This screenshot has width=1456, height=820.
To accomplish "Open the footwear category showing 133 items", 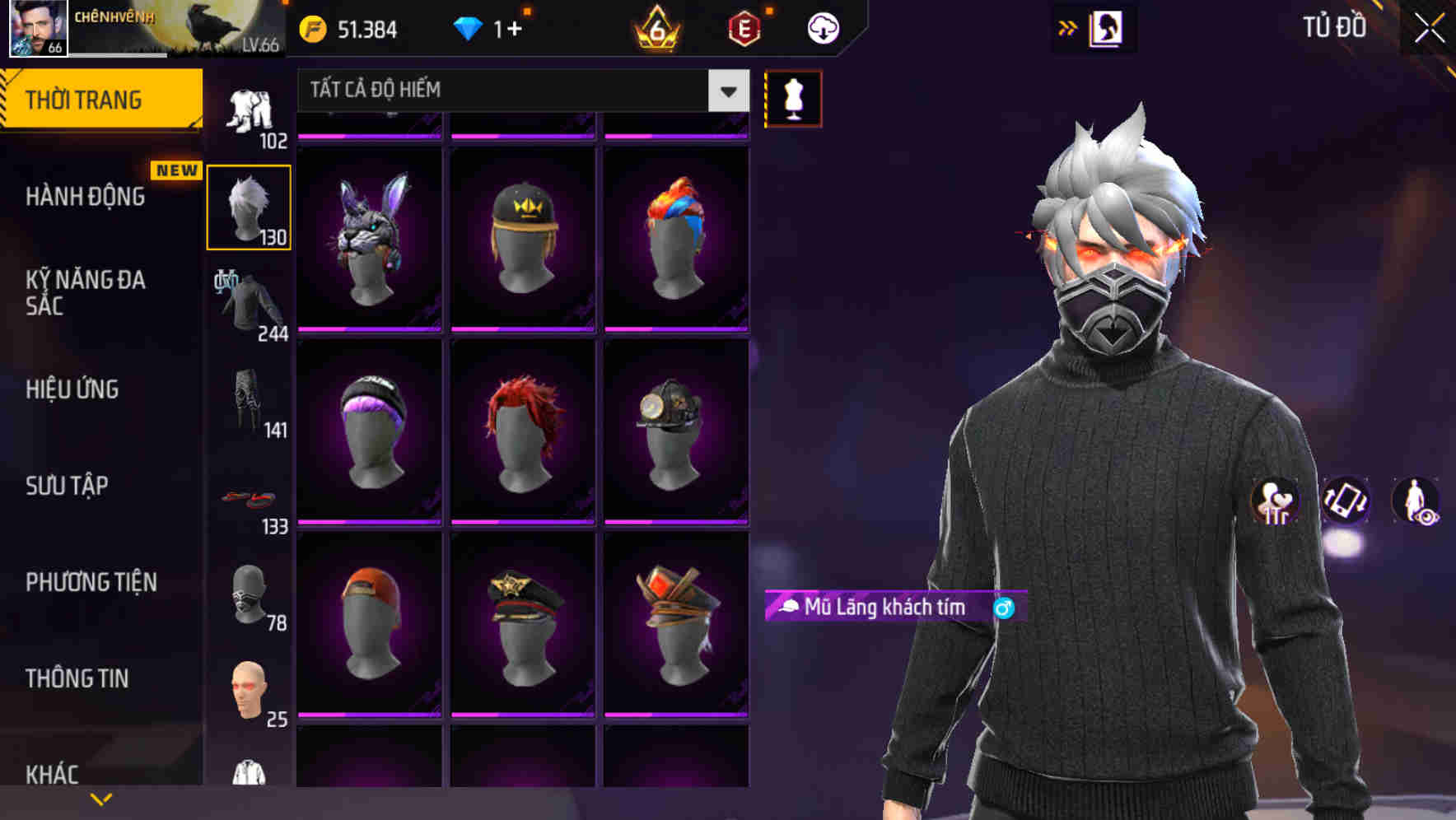I will (x=249, y=498).
